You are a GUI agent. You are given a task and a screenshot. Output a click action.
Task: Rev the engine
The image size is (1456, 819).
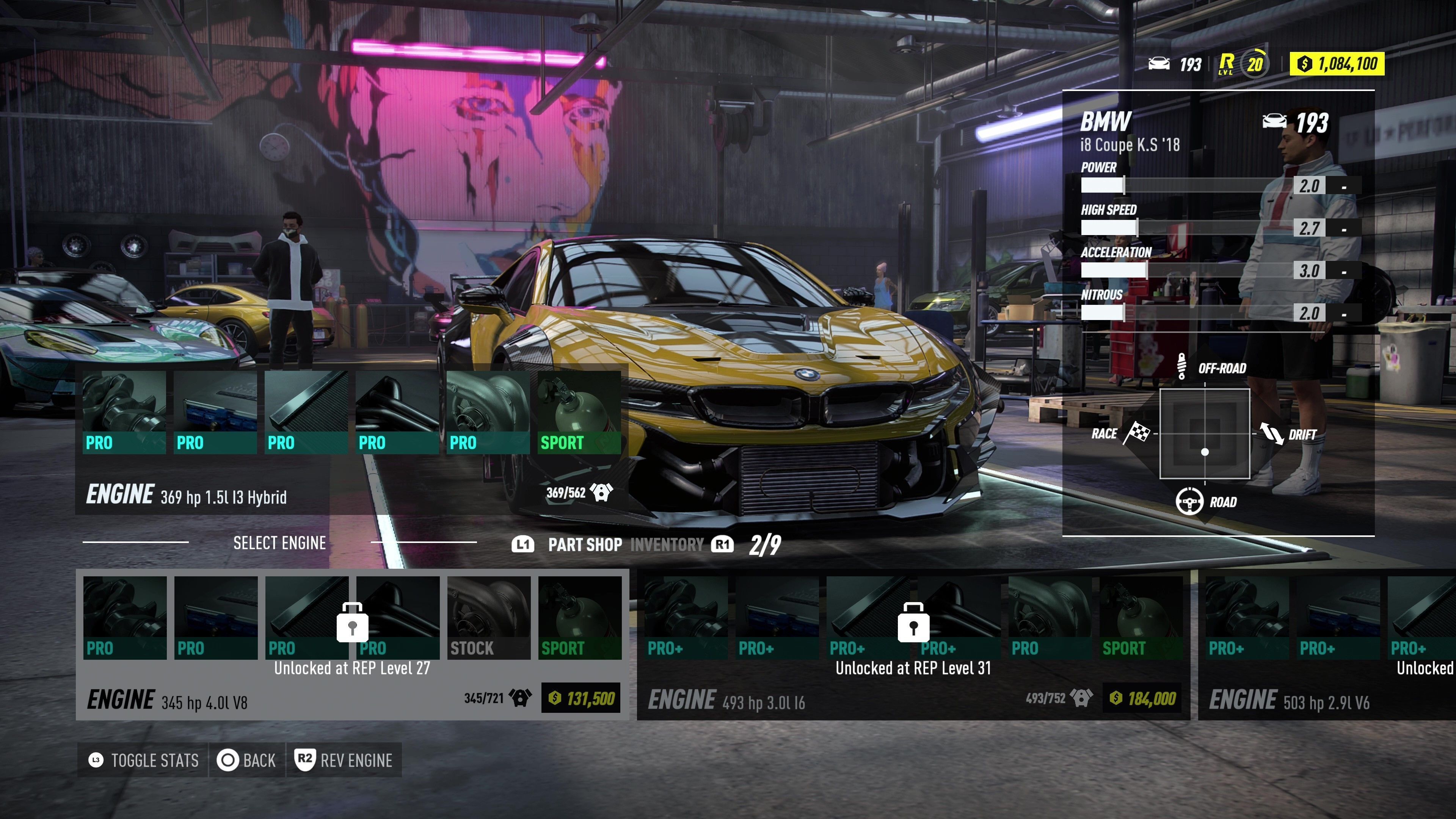click(x=344, y=760)
